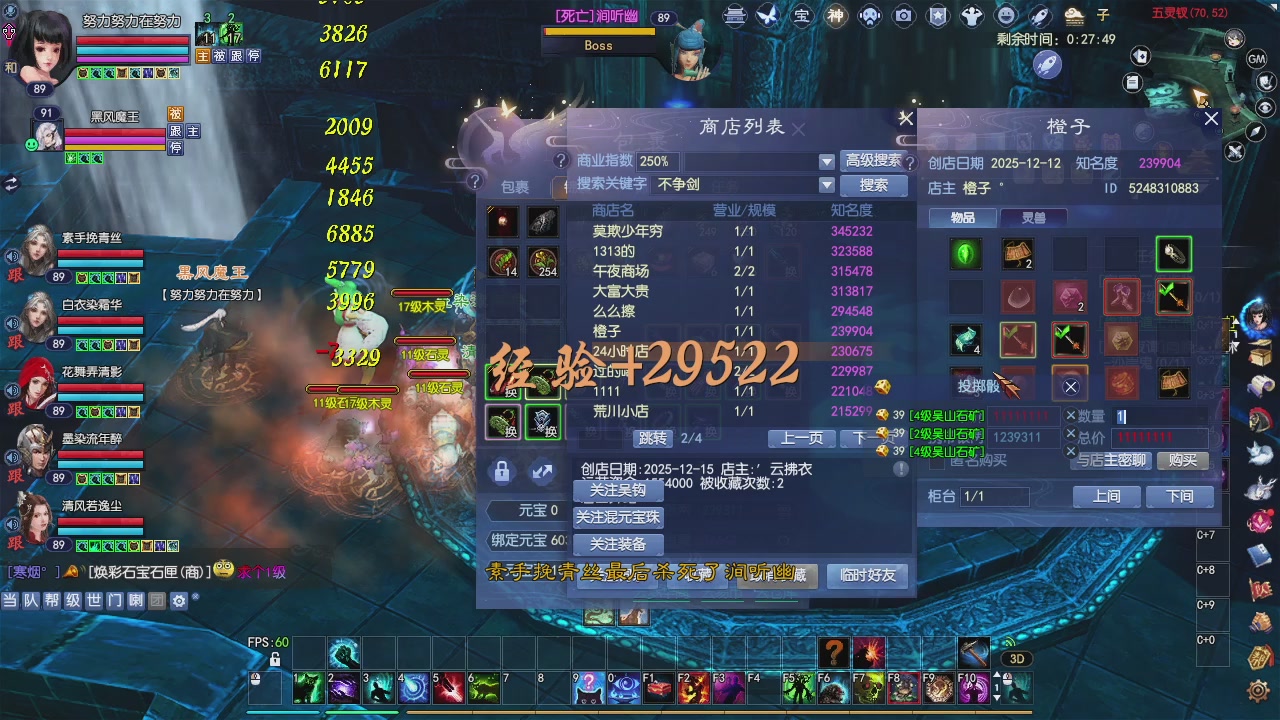
Task: Click the experience bar at screen bottom
Action: 640,712
